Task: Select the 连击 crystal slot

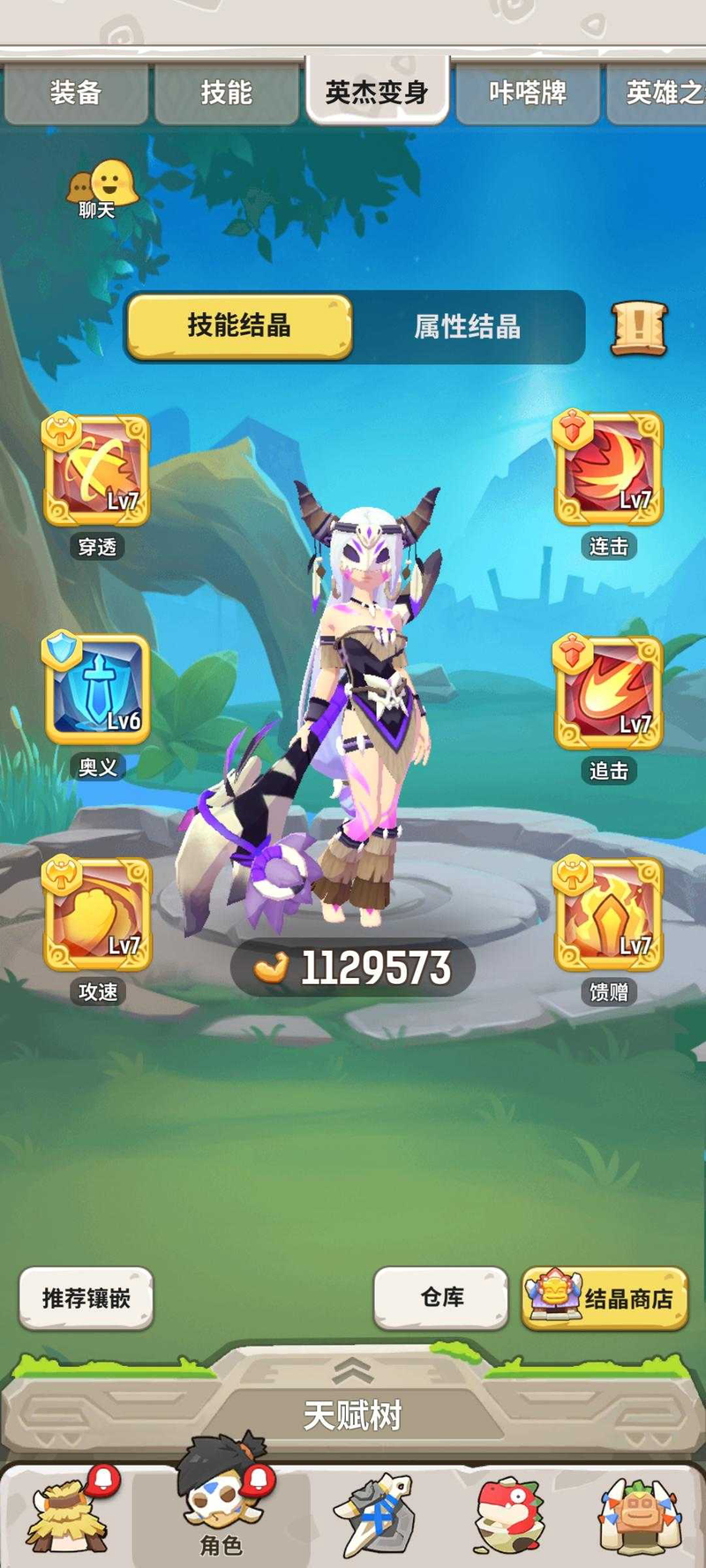Action: click(x=608, y=469)
